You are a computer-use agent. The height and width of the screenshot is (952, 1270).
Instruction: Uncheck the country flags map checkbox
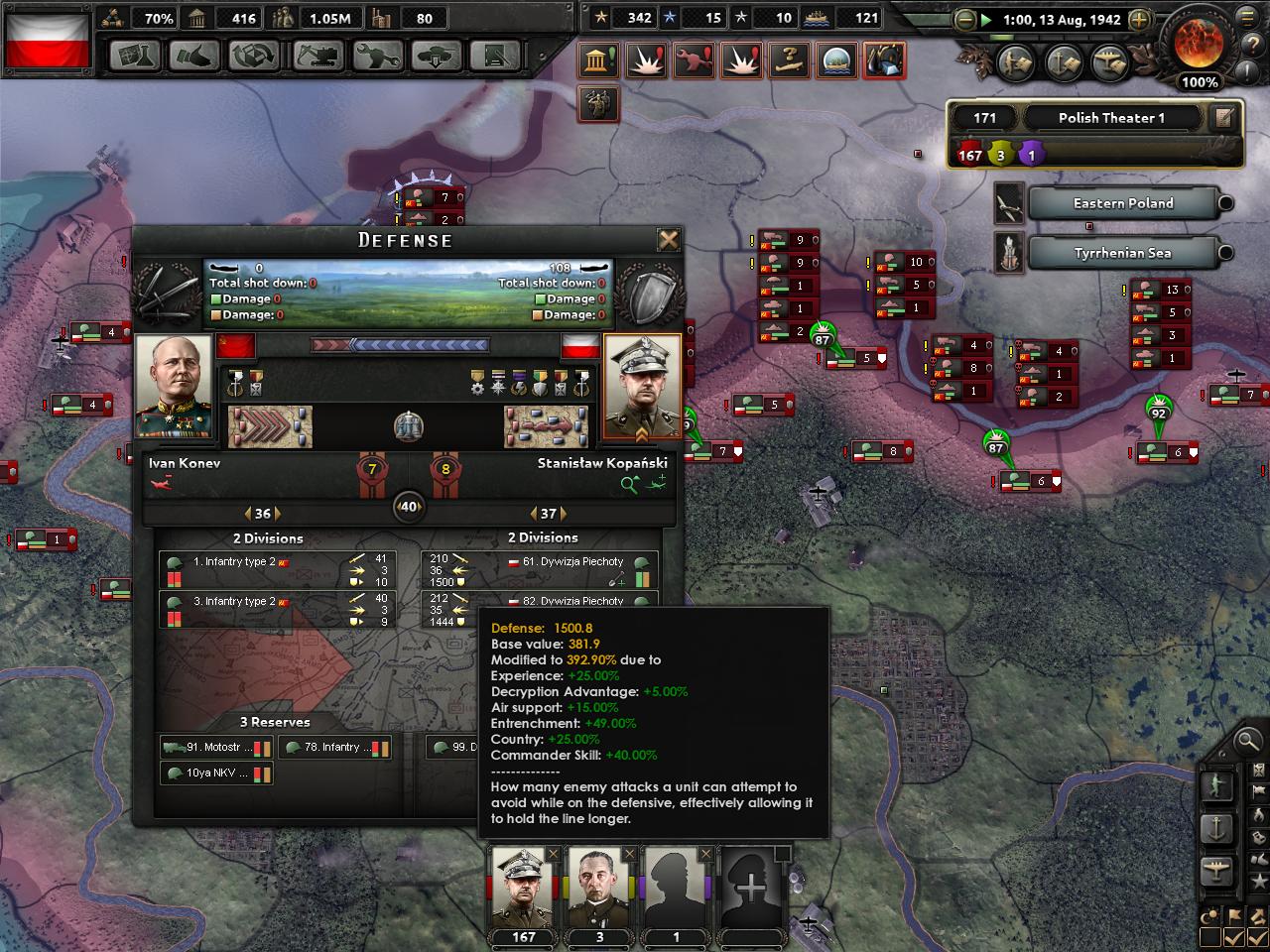(1233, 935)
